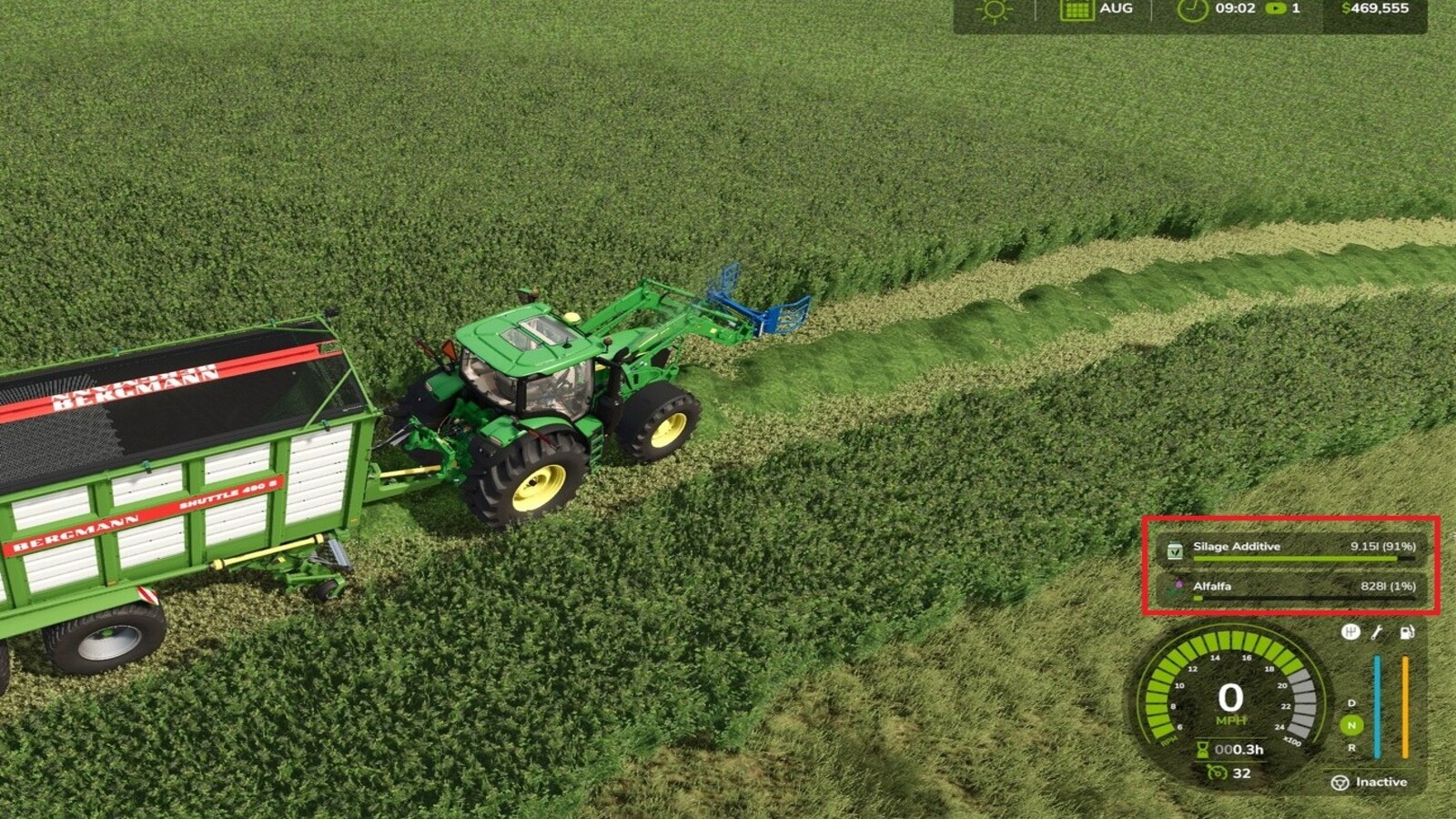Select the speed limiter gauge icon showing 32
This screenshot has height=819, width=1456.
click(x=1218, y=773)
